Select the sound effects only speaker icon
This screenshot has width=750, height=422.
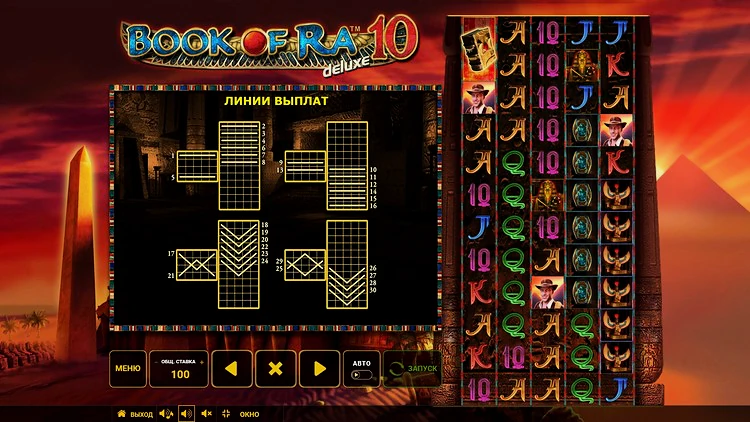[186, 413]
